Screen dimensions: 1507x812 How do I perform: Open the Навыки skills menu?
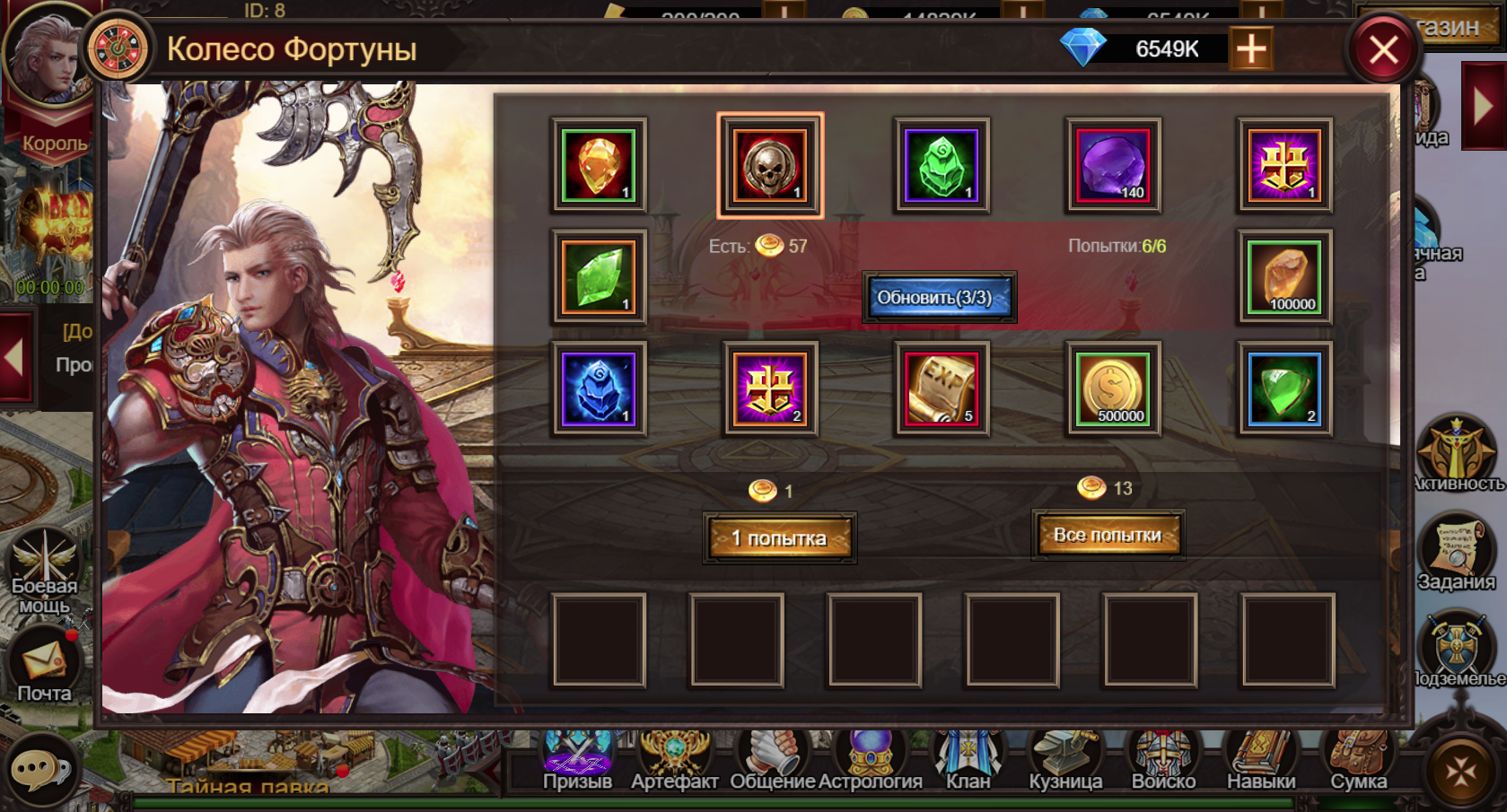click(1261, 758)
